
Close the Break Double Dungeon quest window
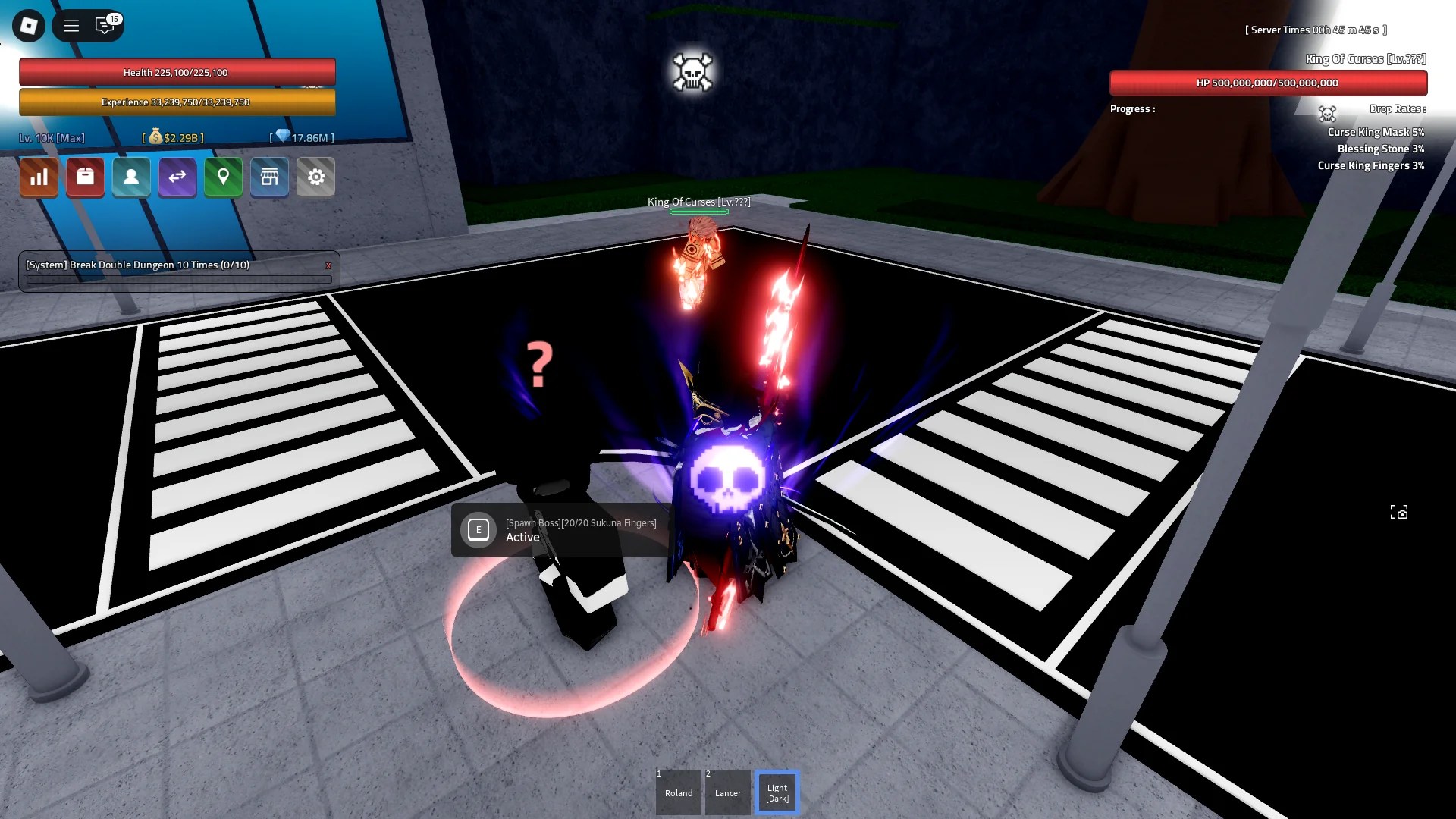328,265
